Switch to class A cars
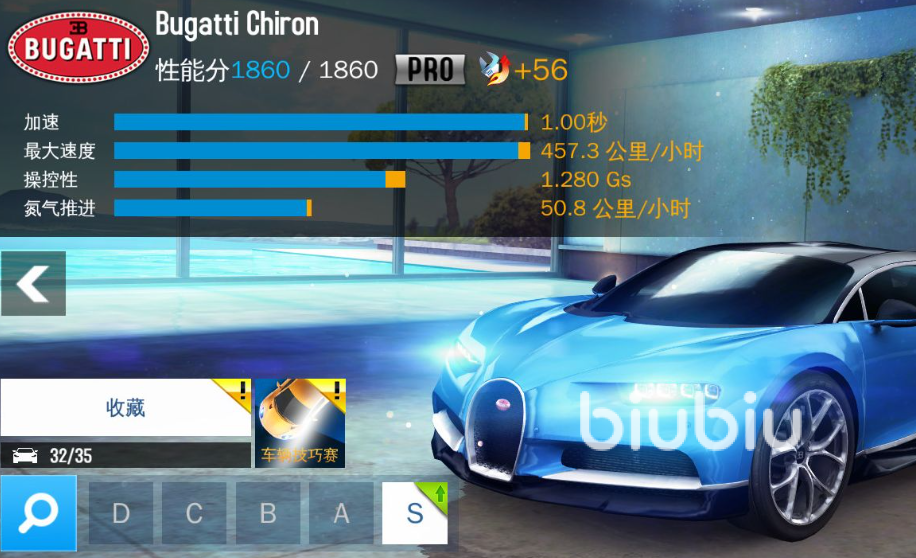 click(341, 514)
